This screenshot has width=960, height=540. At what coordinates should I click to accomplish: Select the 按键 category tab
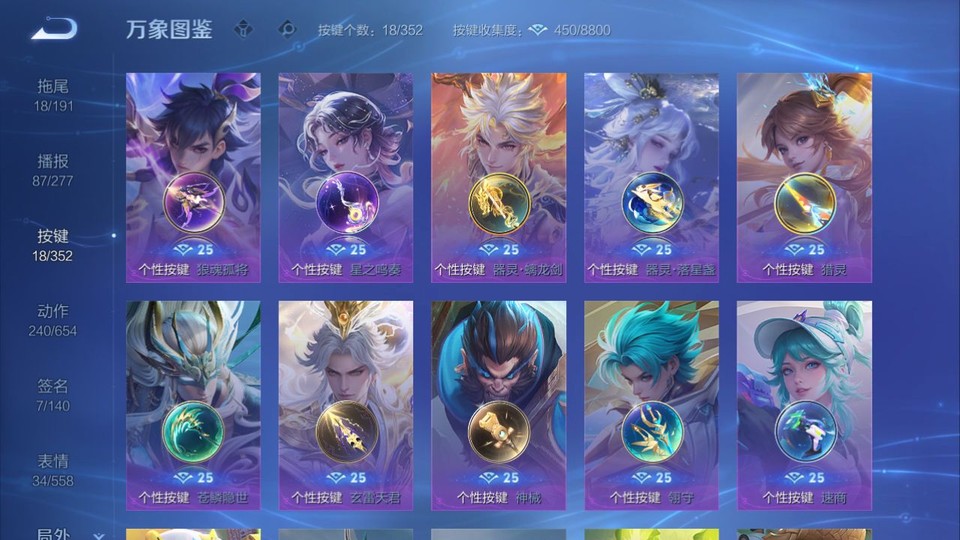54,245
